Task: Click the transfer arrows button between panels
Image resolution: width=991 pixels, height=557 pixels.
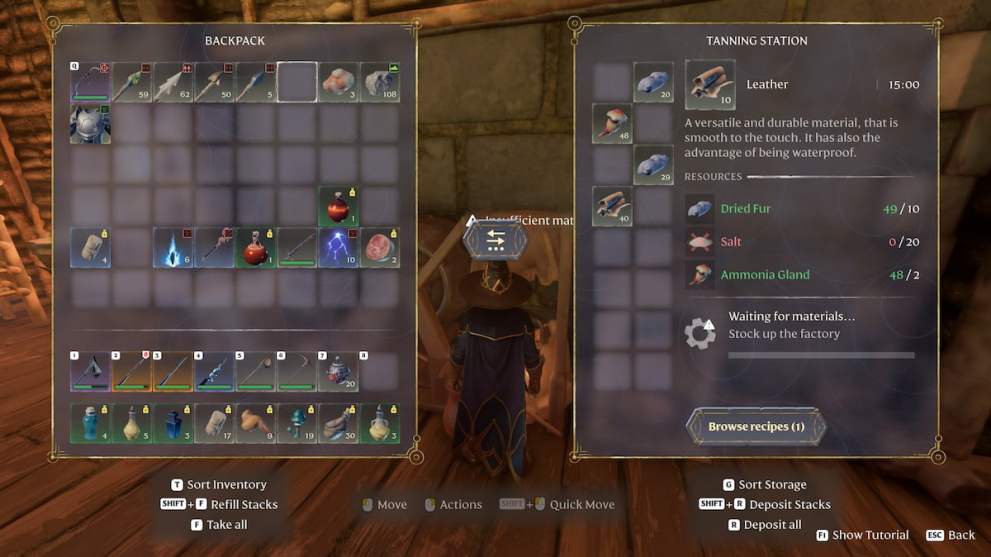Action: (x=493, y=240)
